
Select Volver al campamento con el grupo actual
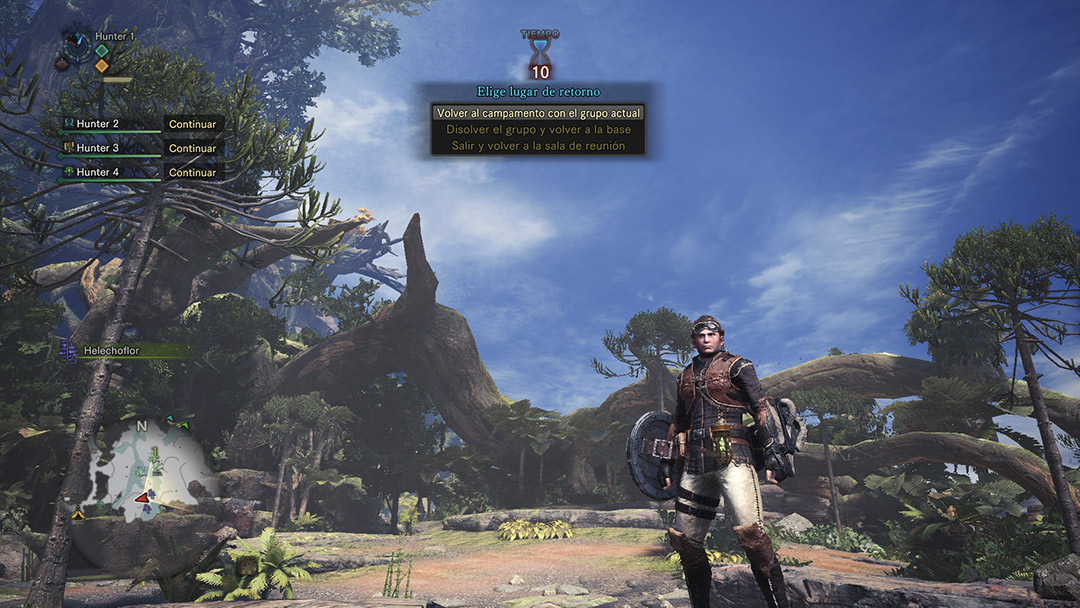[x=538, y=113]
